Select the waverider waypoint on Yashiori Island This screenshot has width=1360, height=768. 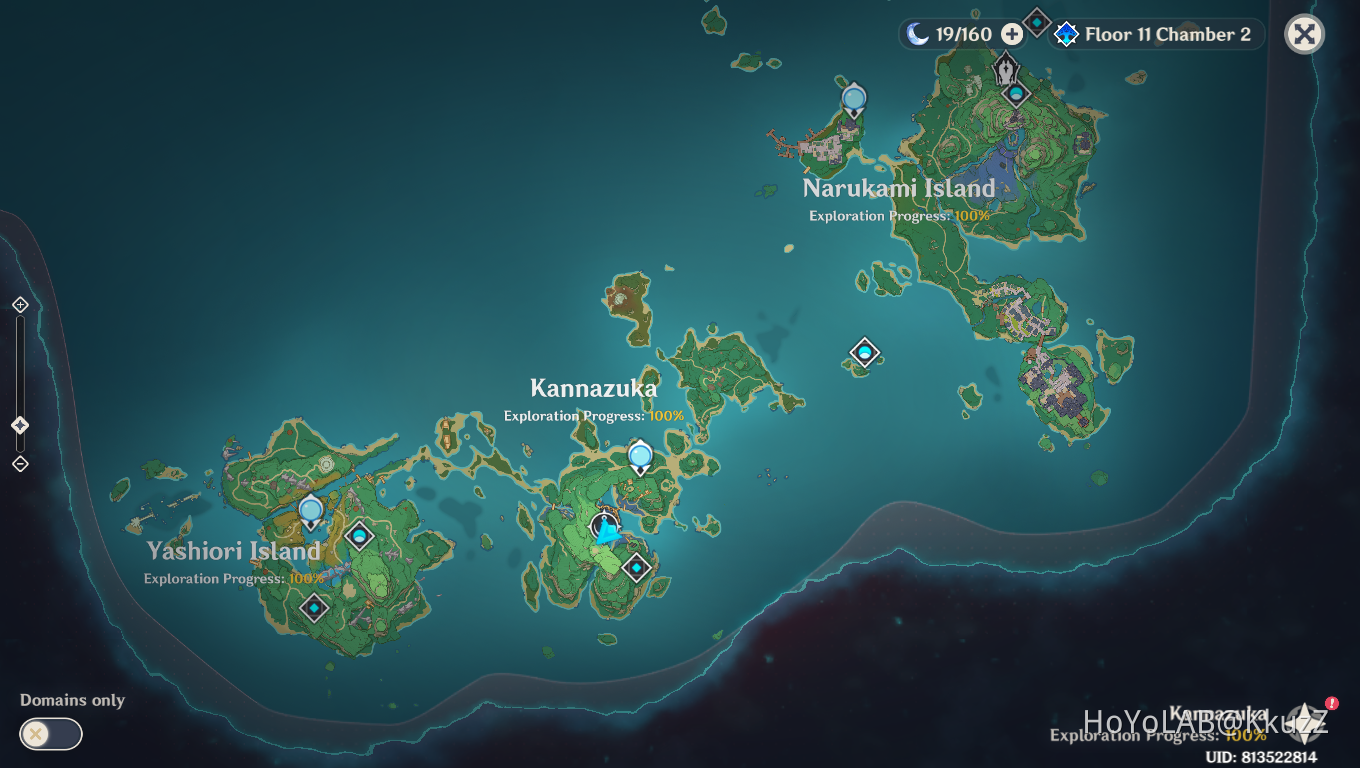[x=310, y=510]
